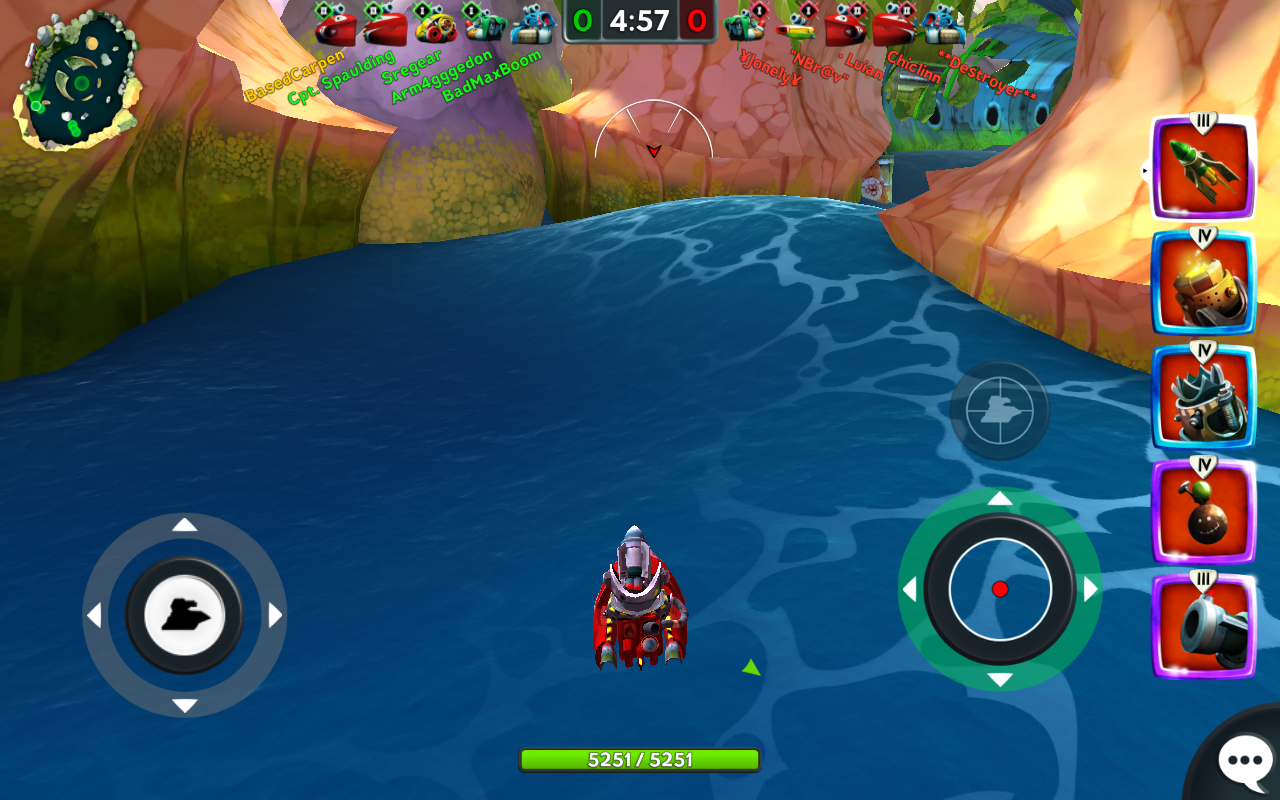Tap the ship movement joystick center
The height and width of the screenshot is (800, 1280).
[x=184, y=615]
